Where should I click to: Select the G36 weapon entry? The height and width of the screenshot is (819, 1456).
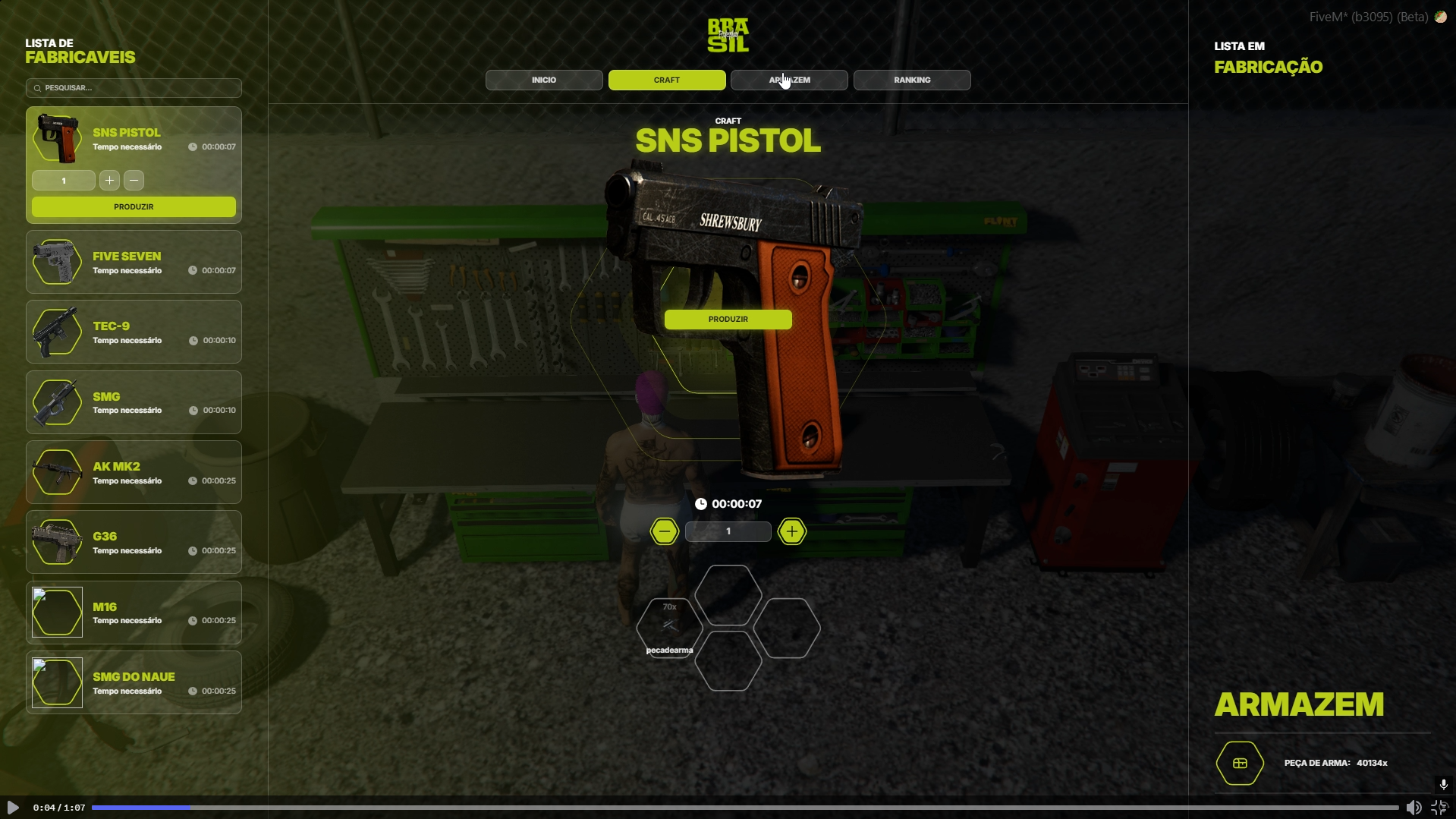point(134,542)
